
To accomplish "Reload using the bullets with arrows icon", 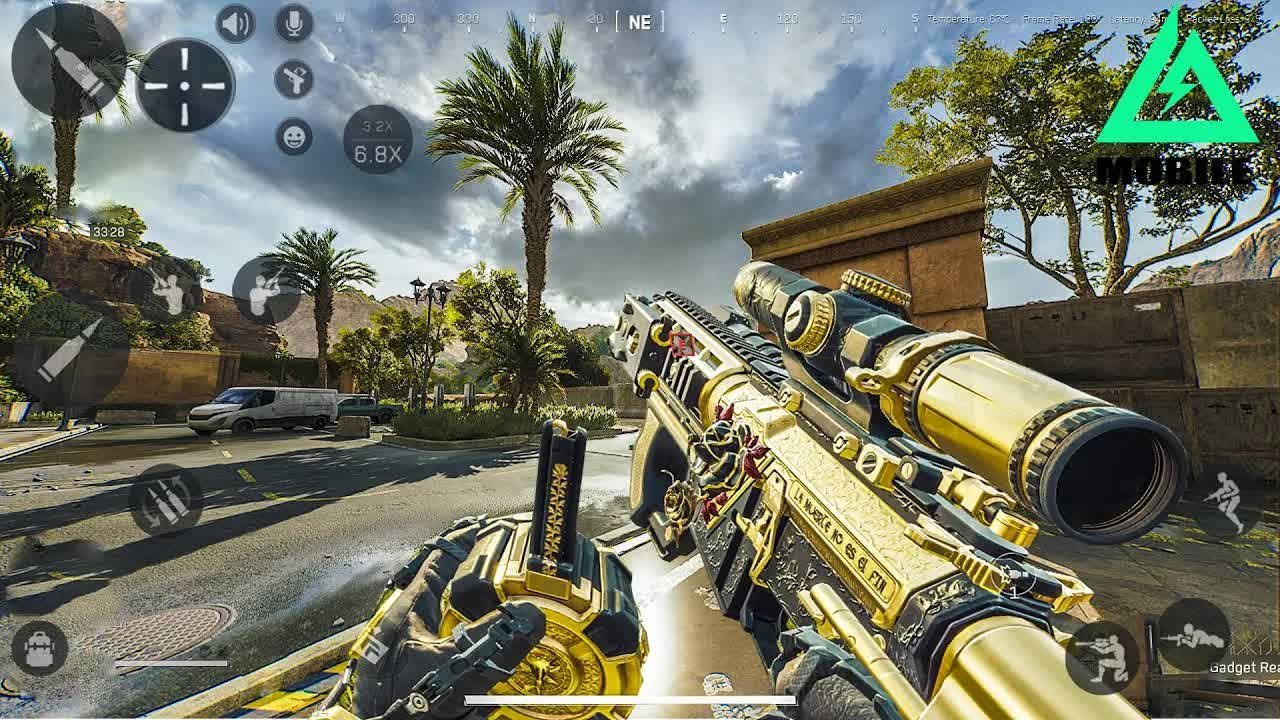I will pos(166,500).
